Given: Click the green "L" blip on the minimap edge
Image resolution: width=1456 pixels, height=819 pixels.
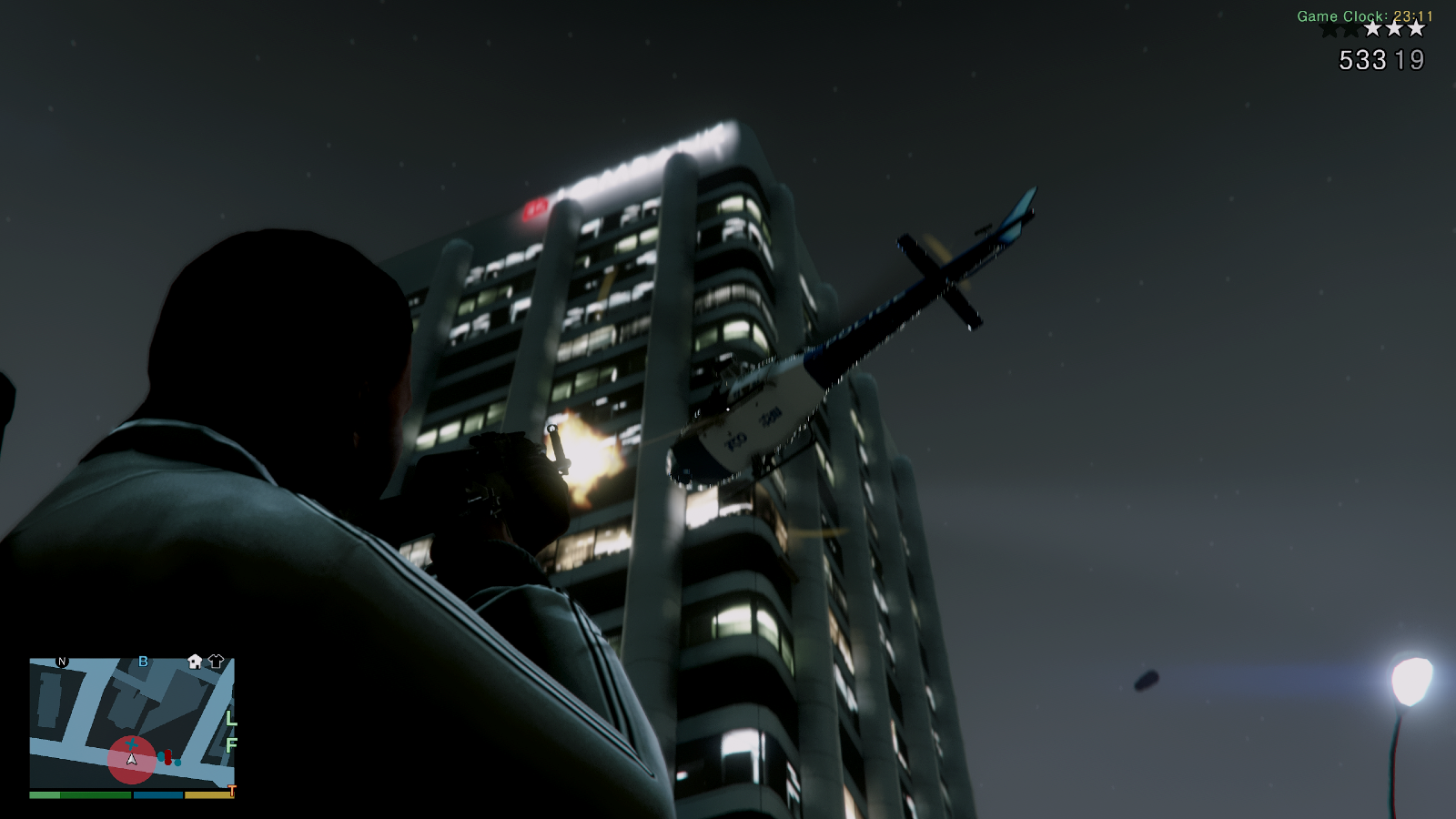Looking at the screenshot, I should tap(231, 720).
